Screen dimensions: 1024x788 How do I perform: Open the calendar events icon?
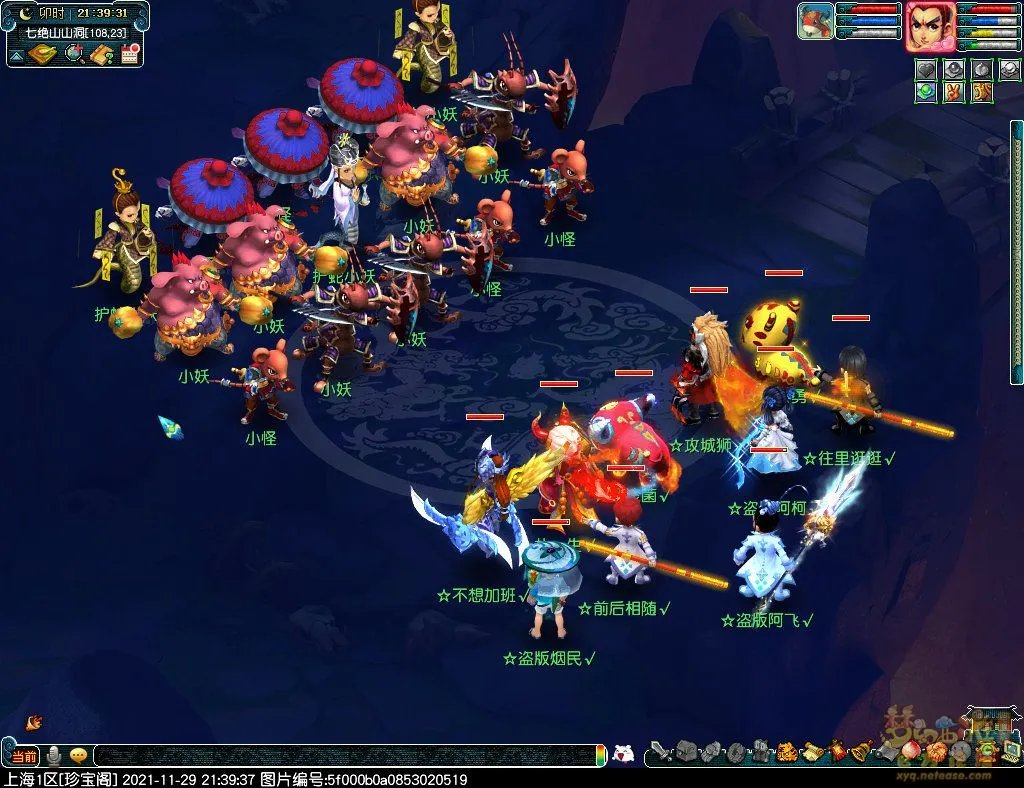[128, 53]
